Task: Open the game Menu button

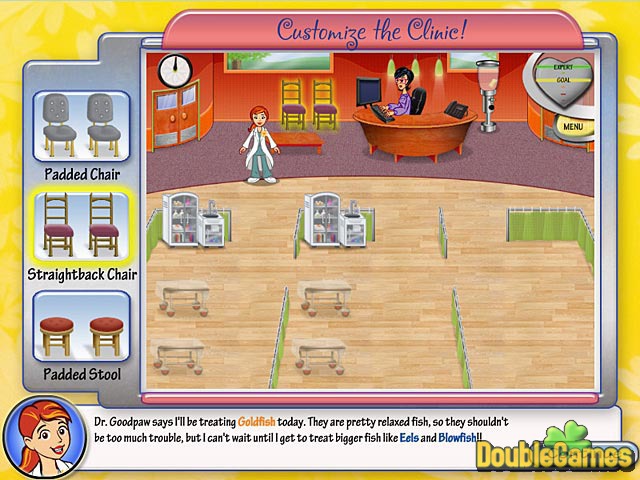Action: pos(572,127)
